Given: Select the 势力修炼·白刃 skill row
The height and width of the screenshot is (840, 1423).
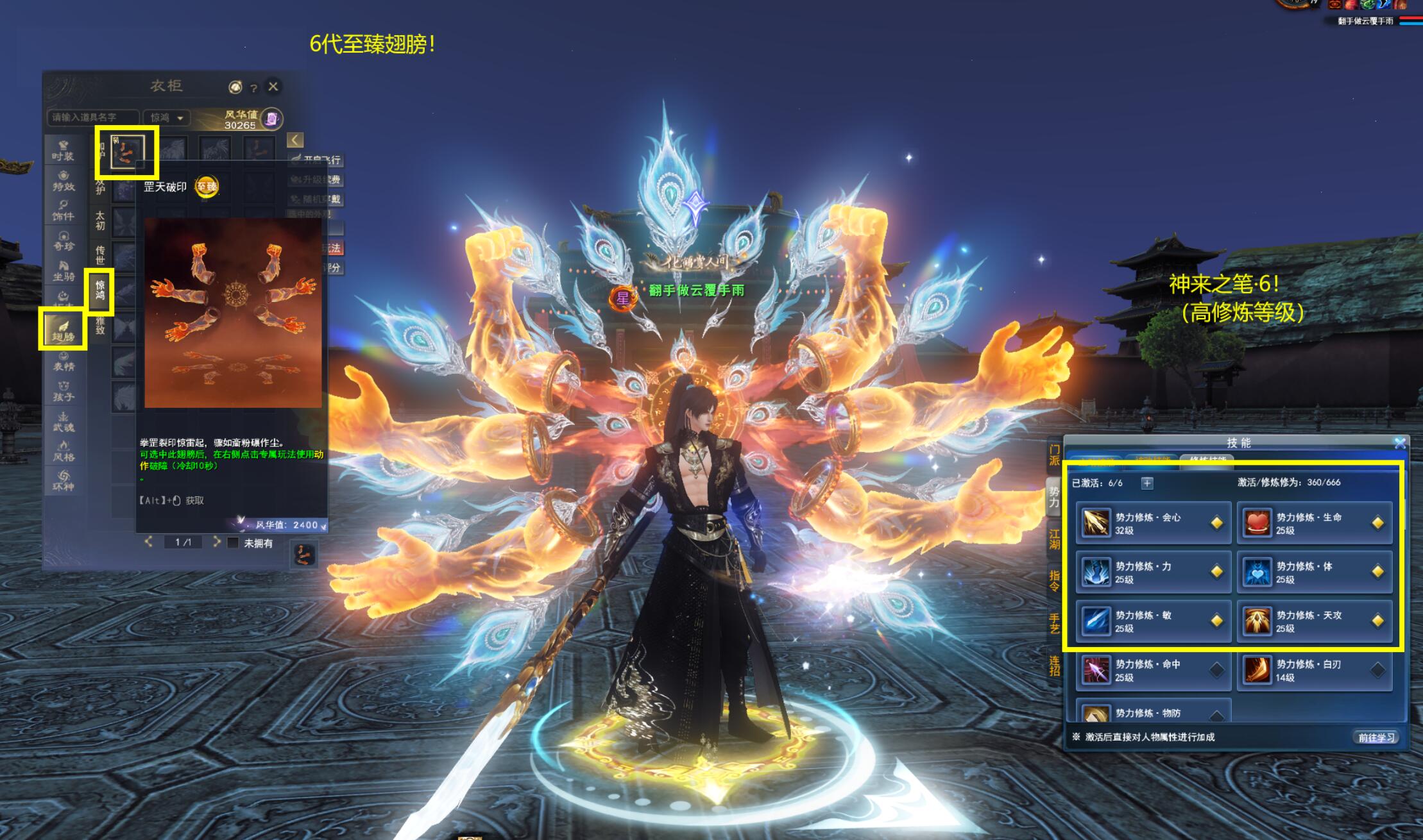Looking at the screenshot, I should [x=1314, y=671].
